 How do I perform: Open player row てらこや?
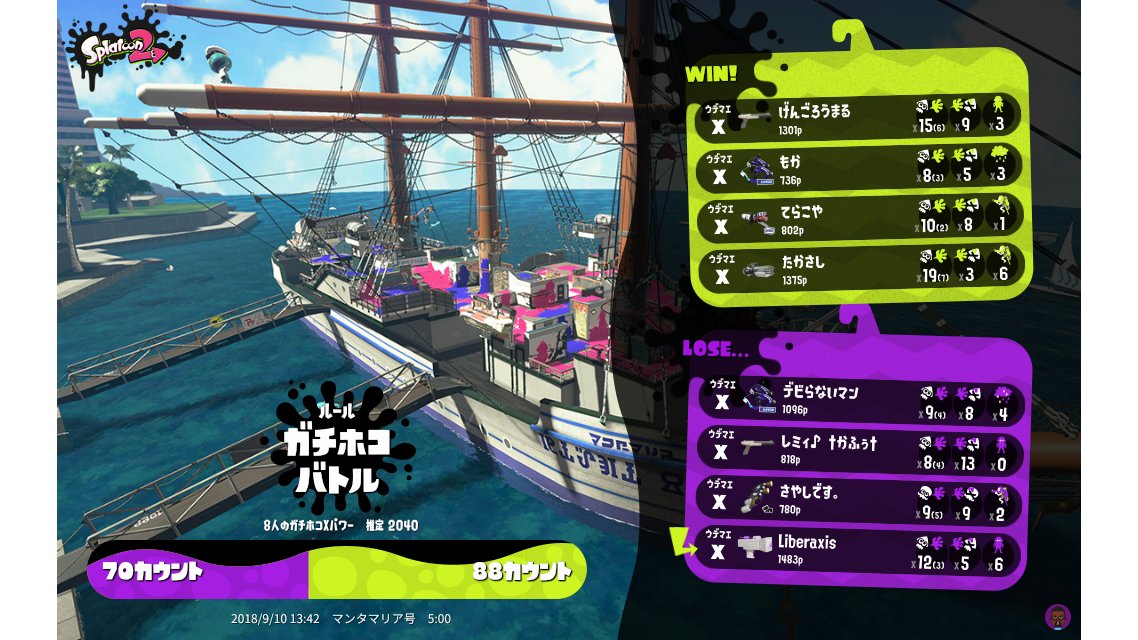[x=858, y=218]
